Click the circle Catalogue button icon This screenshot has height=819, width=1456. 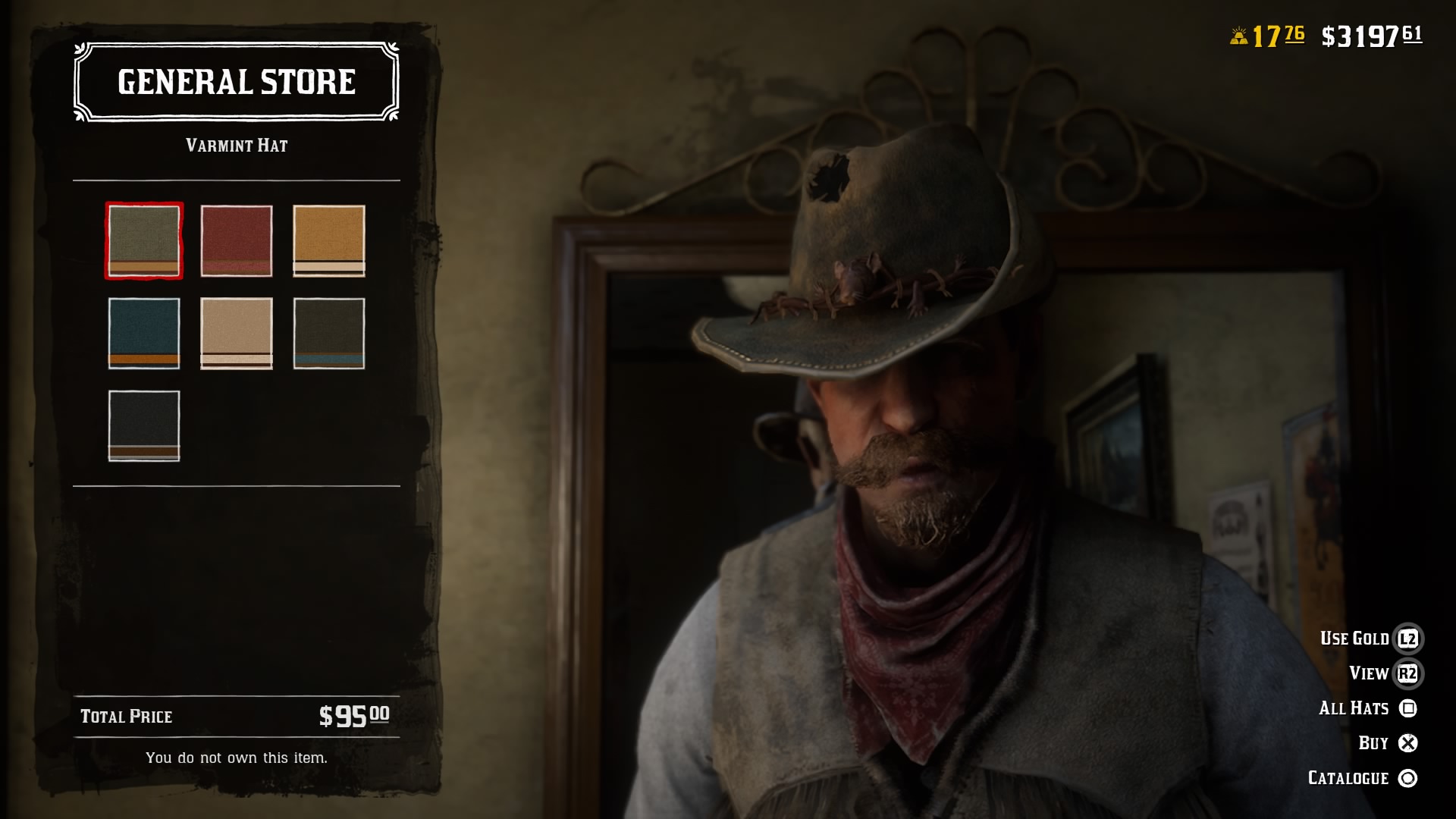(x=1409, y=777)
